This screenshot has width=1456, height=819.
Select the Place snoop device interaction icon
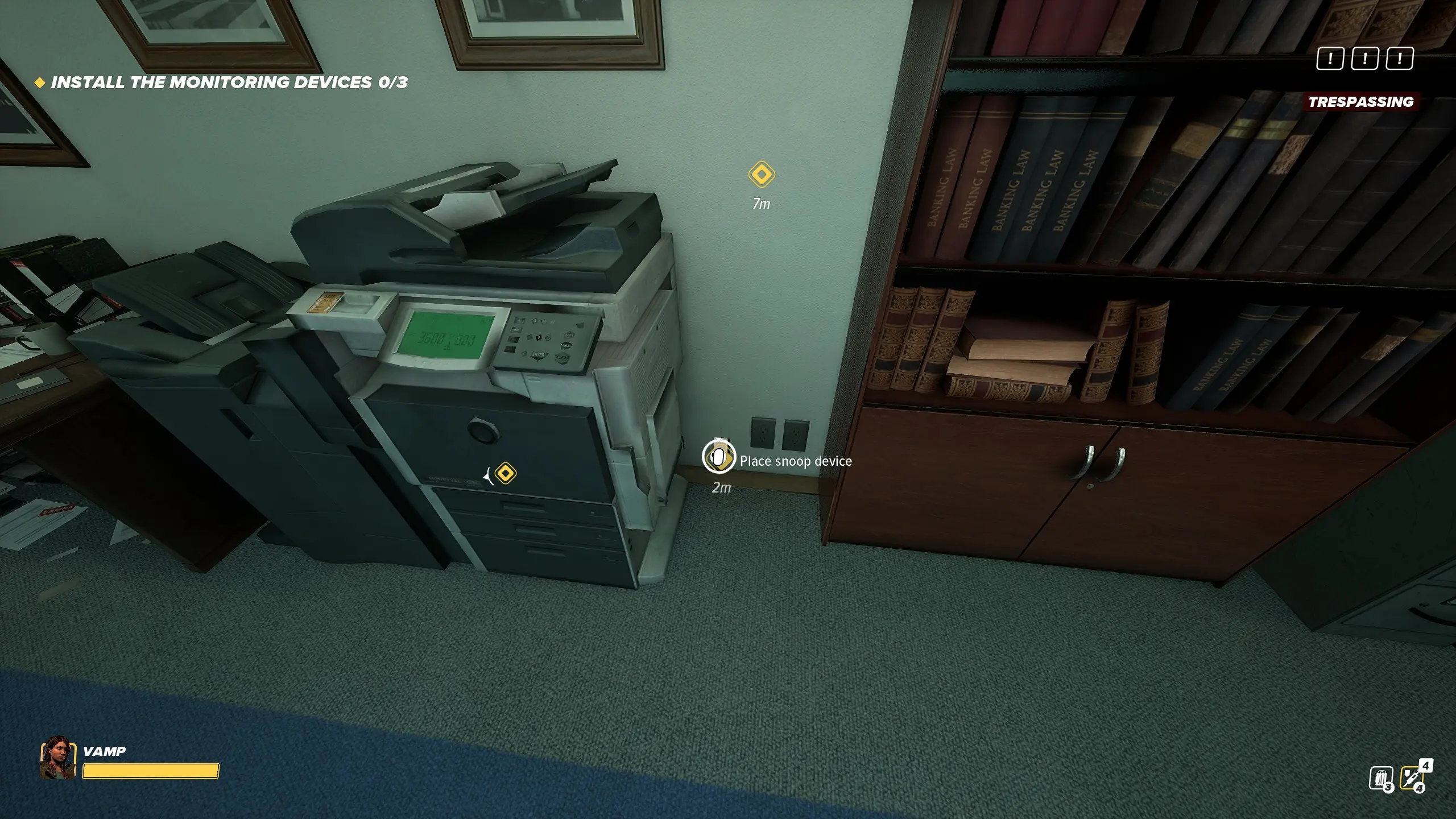pyautogui.click(x=718, y=457)
